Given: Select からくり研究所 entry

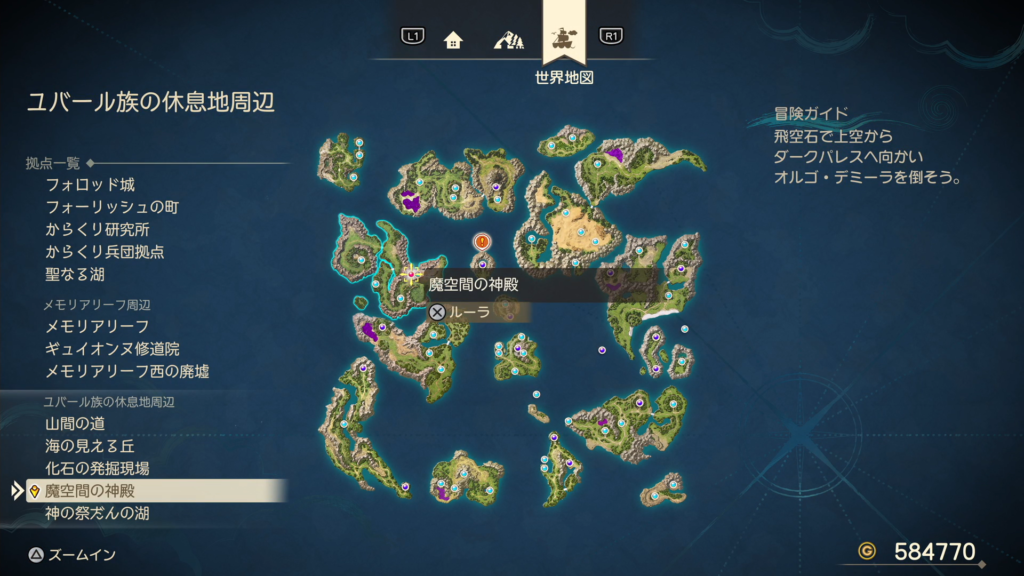Looking at the screenshot, I should [97, 229].
